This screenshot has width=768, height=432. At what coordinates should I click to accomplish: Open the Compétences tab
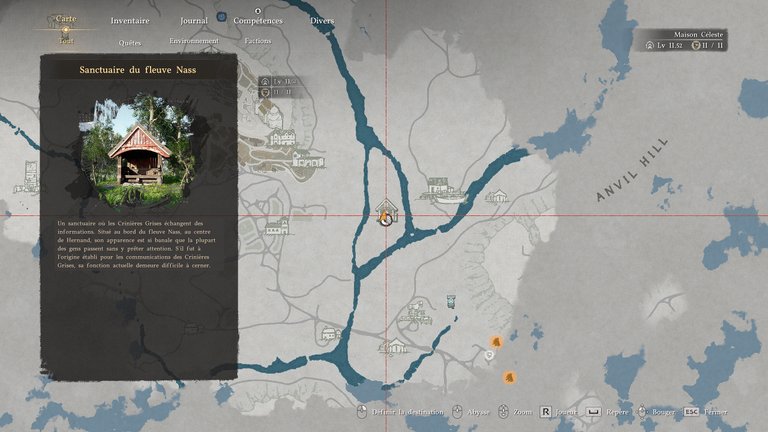click(258, 20)
